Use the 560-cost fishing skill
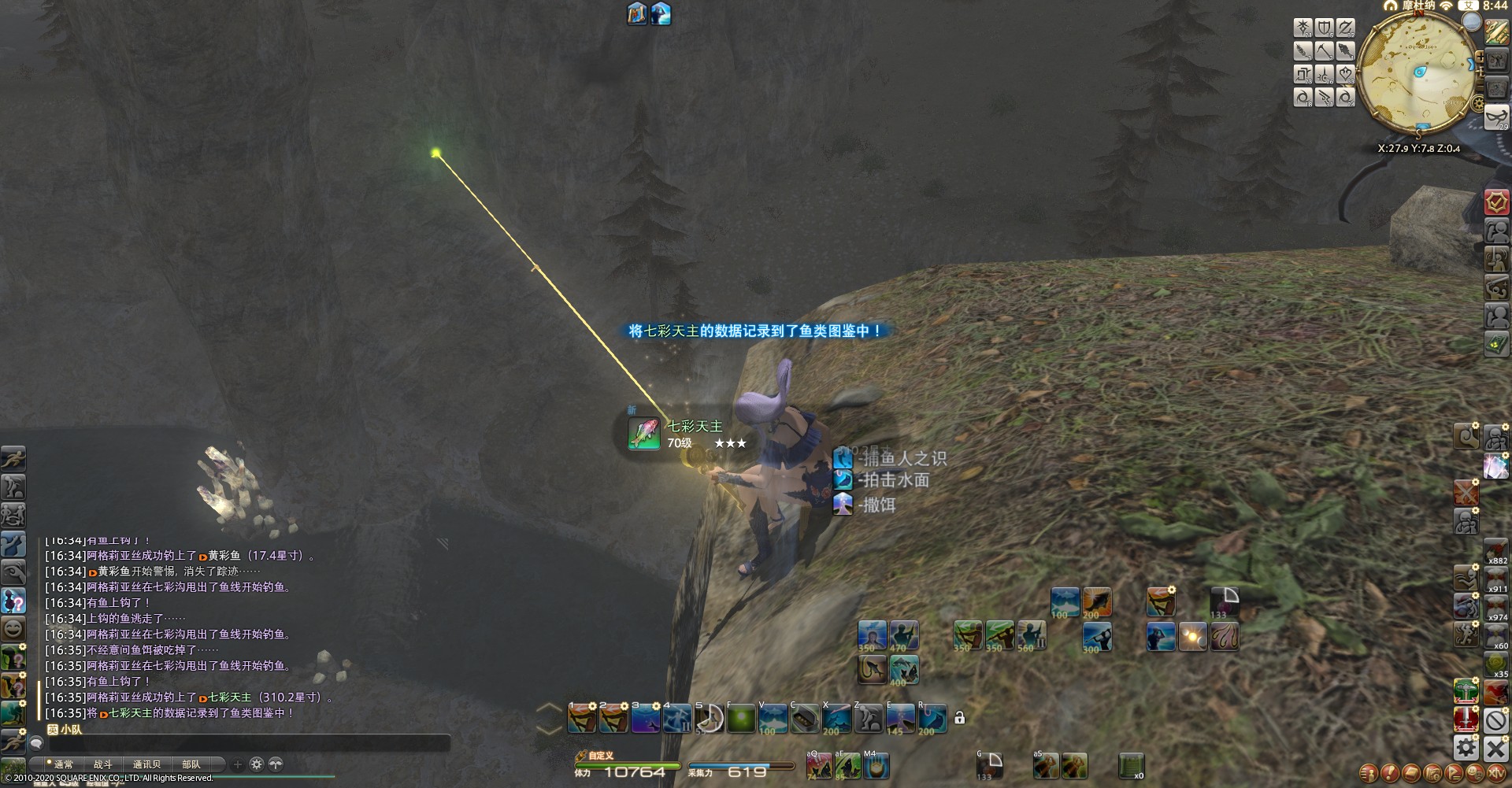Screen dimensions: 1512x788 [x=1031, y=635]
